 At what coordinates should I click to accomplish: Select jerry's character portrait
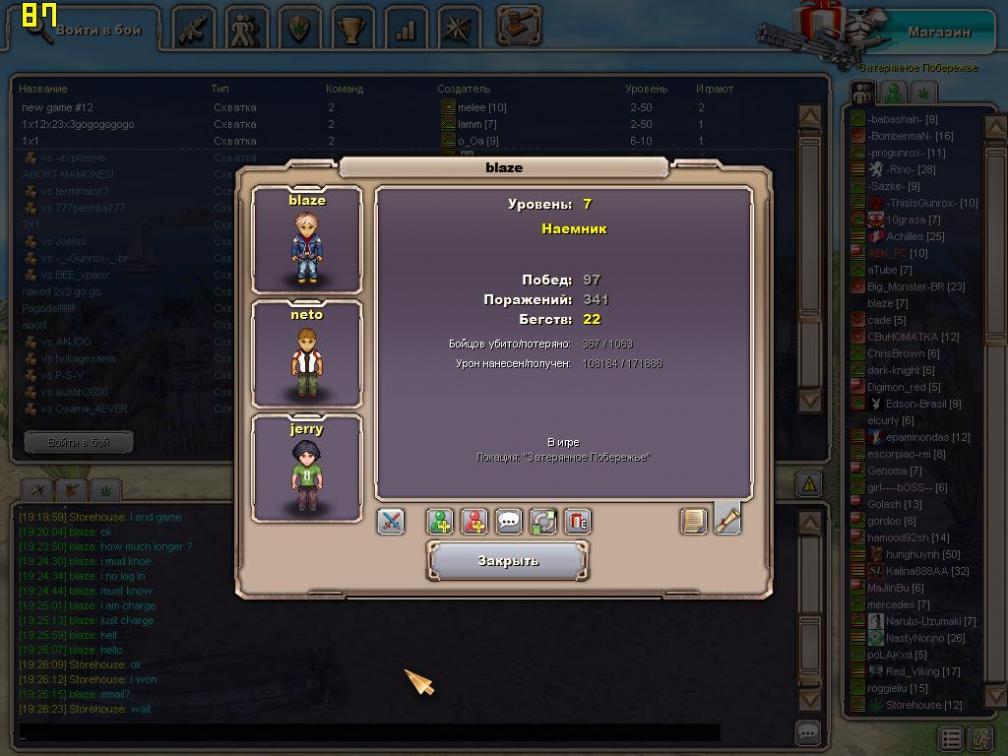(307, 469)
